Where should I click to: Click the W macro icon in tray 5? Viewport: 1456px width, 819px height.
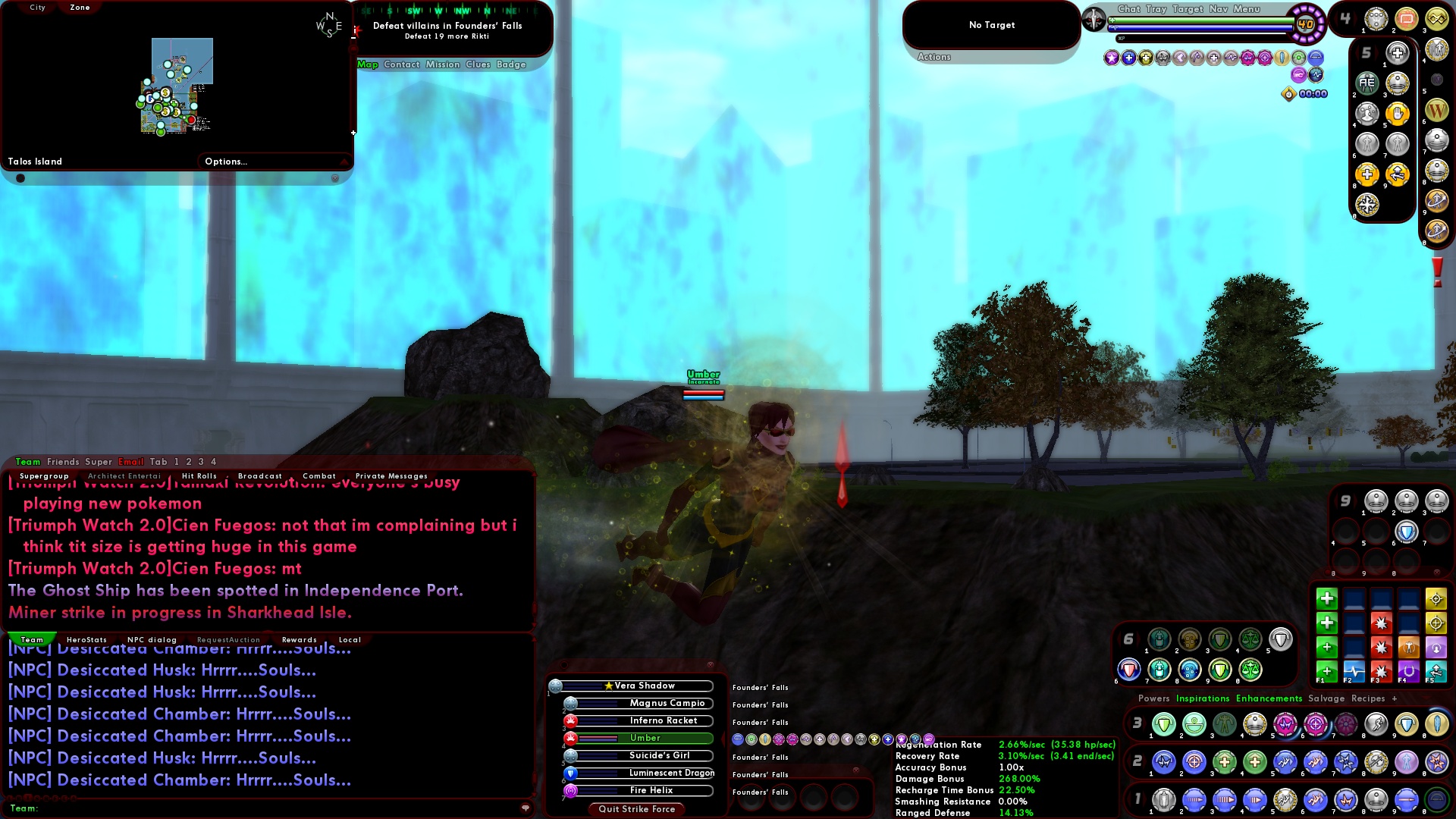1436,111
